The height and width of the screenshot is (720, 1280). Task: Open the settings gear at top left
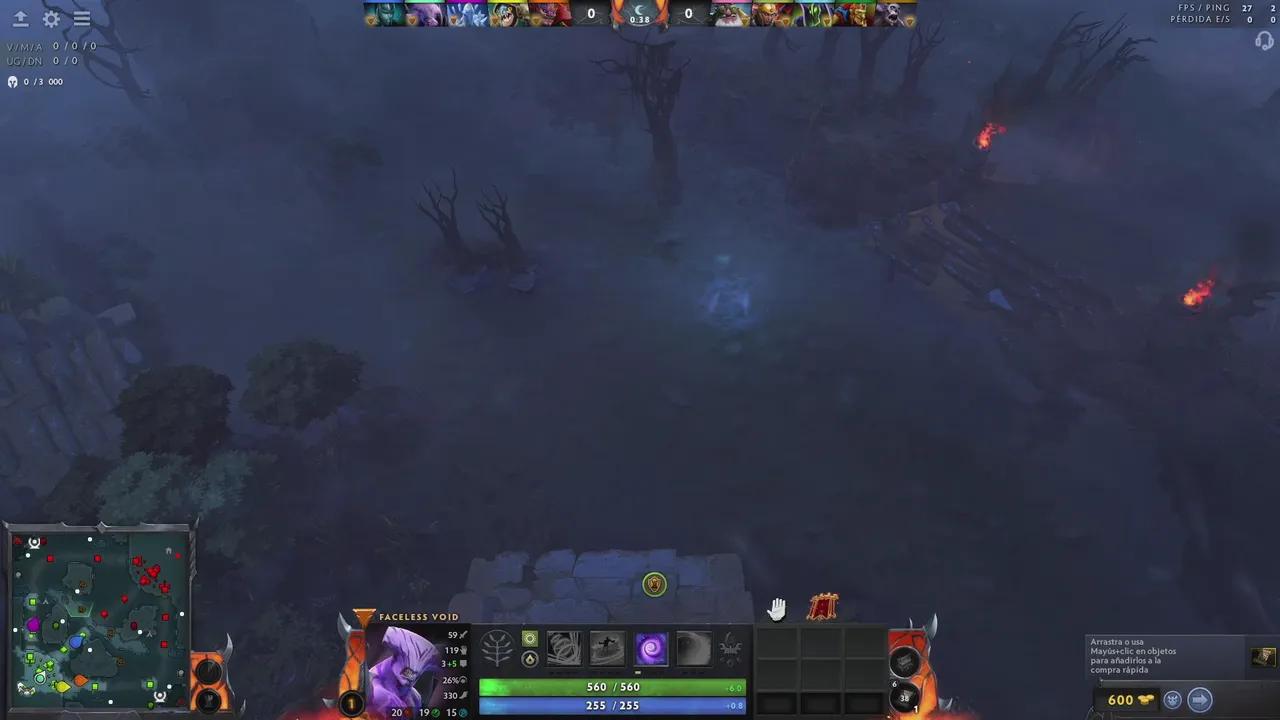click(51, 18)
